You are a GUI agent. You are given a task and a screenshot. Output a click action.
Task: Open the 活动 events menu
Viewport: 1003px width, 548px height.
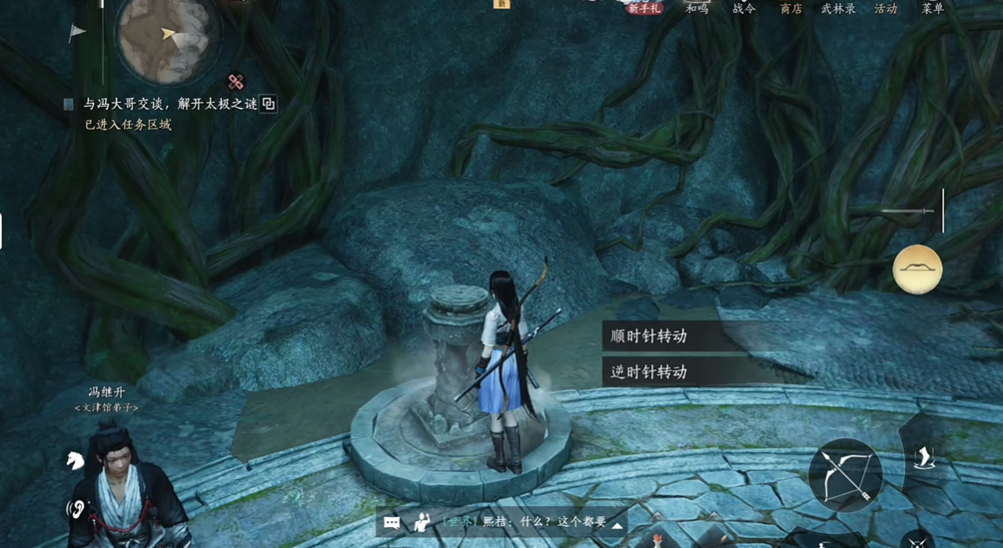point(885,8)
